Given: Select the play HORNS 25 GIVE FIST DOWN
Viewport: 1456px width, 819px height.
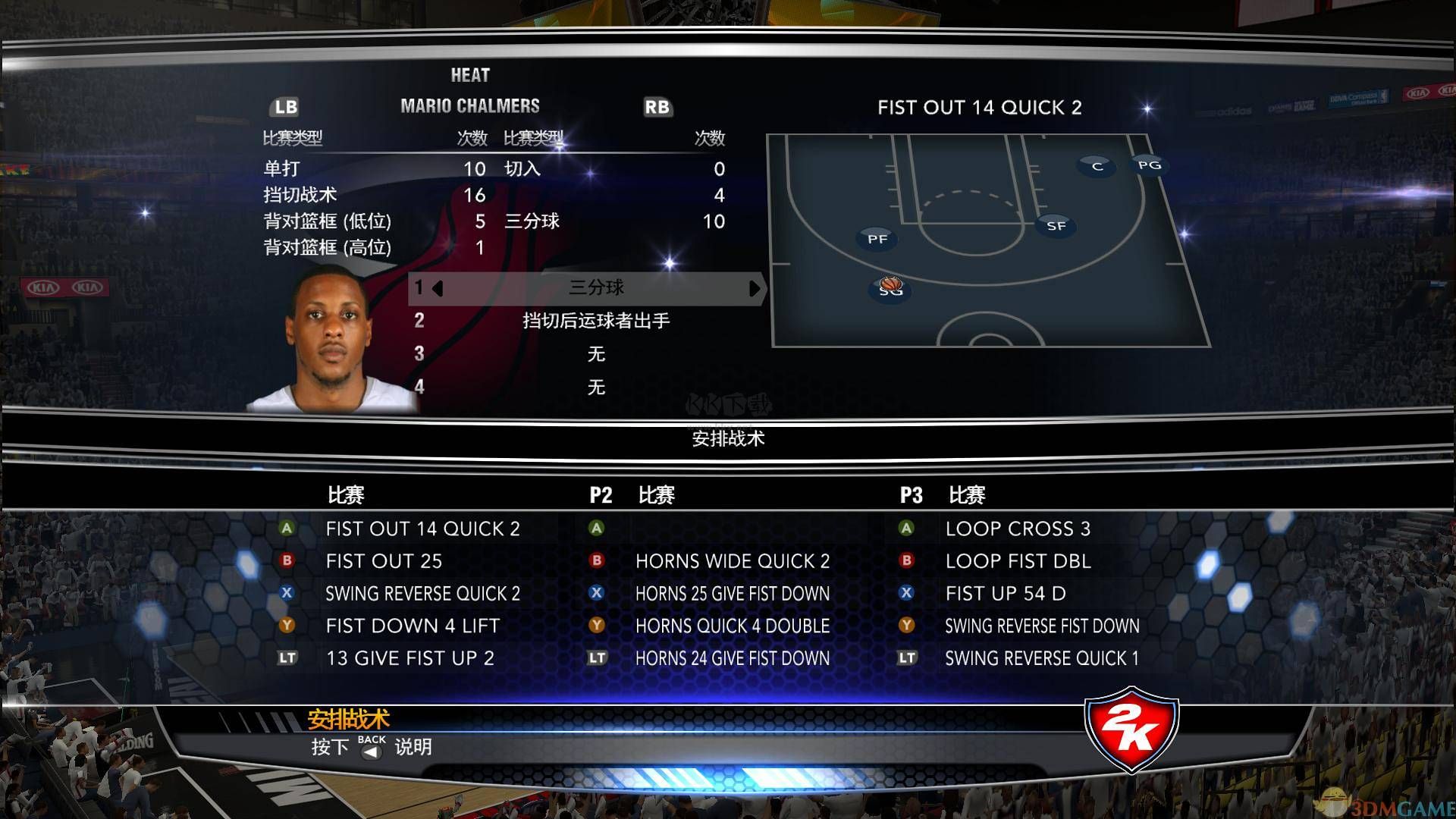Looking at the screenshot, I should 733,594.
